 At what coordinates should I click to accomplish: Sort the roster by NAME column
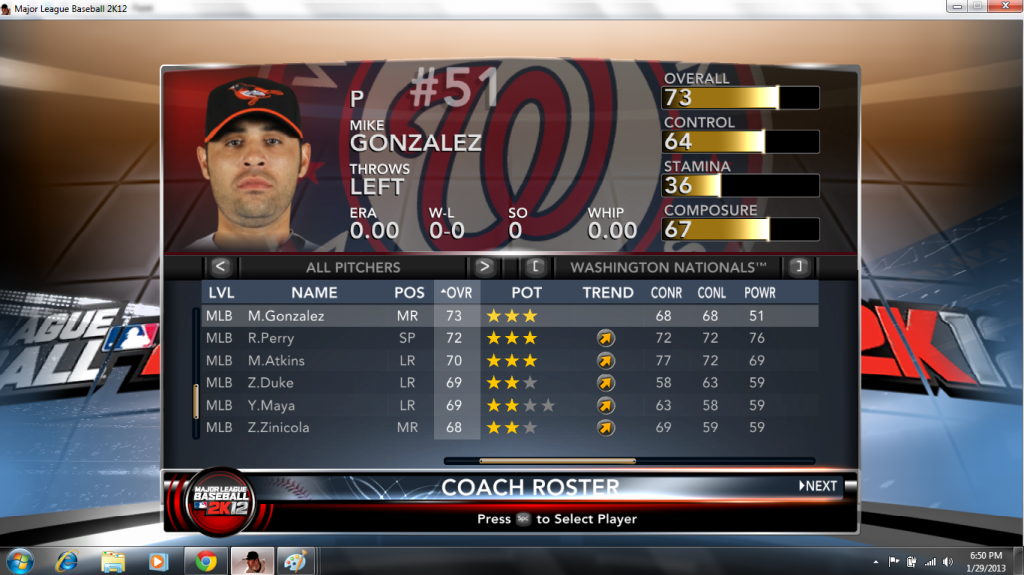[x=314, y=293]
